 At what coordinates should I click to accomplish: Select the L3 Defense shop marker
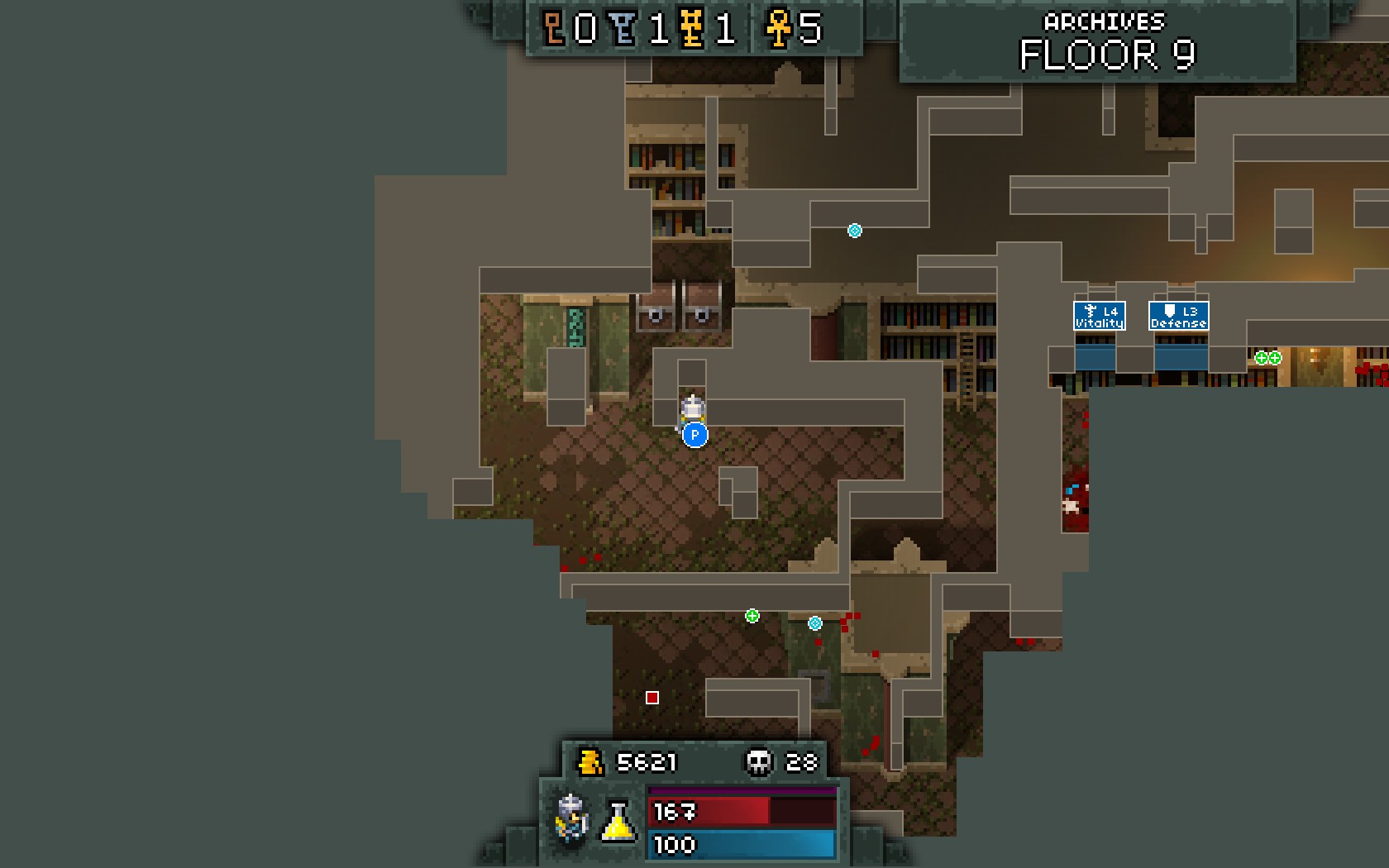point(1178,316)
